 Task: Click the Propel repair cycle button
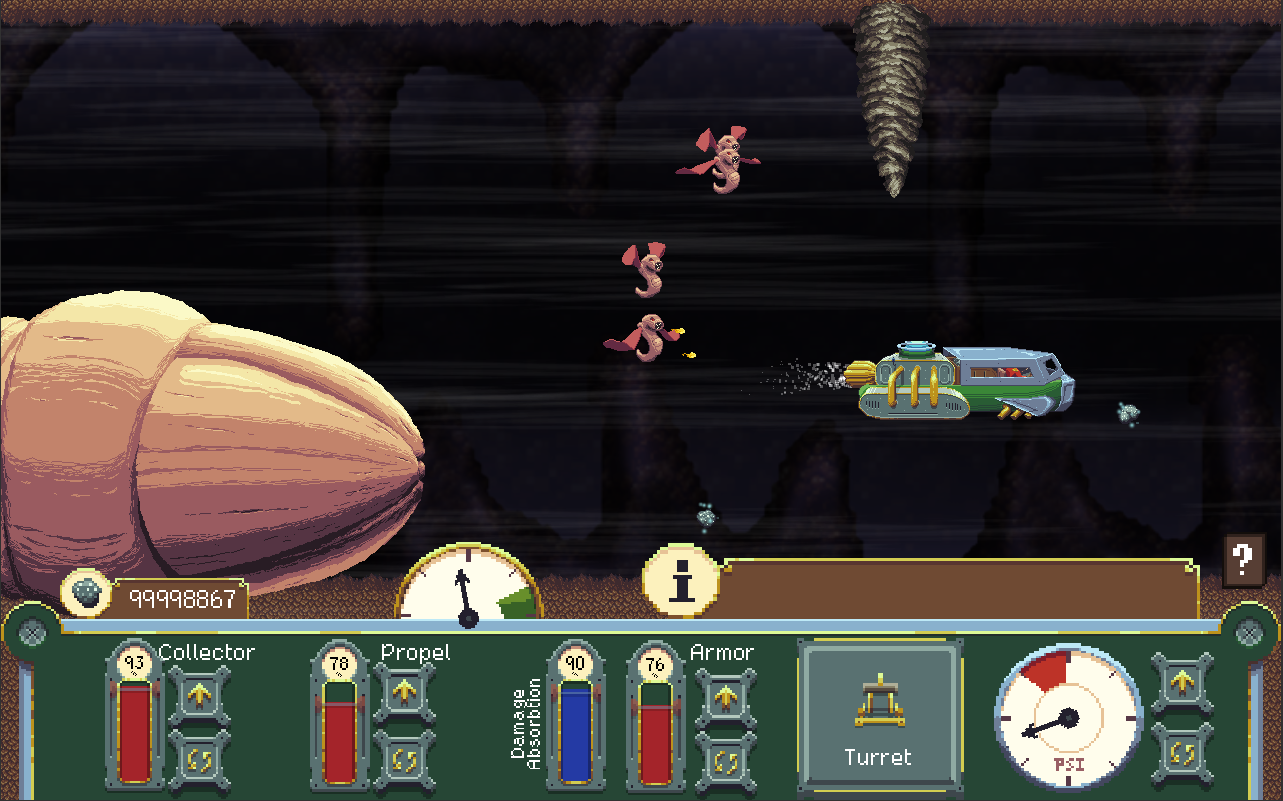[x=404, y=758]
